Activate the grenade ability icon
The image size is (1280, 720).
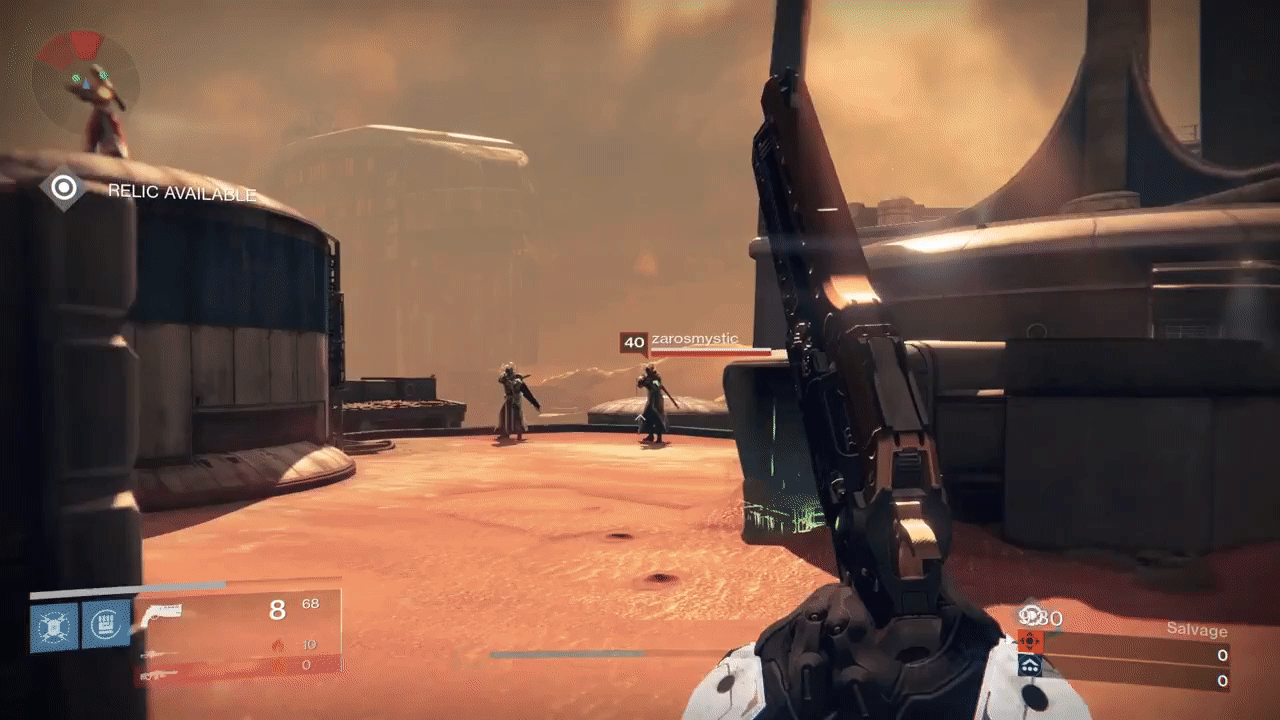(x=55, y=626)
